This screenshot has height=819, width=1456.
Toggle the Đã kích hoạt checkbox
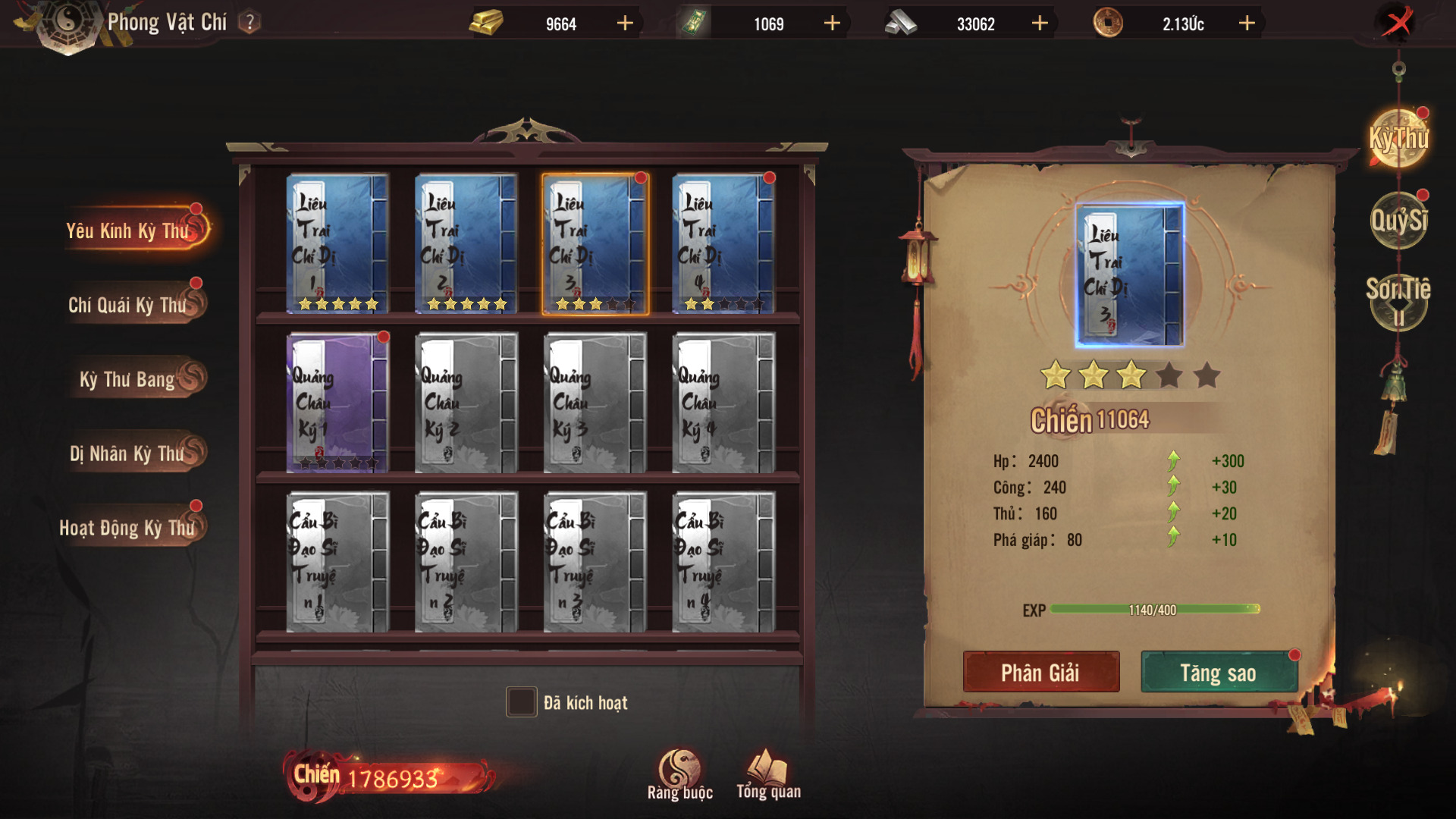point(521,702)
